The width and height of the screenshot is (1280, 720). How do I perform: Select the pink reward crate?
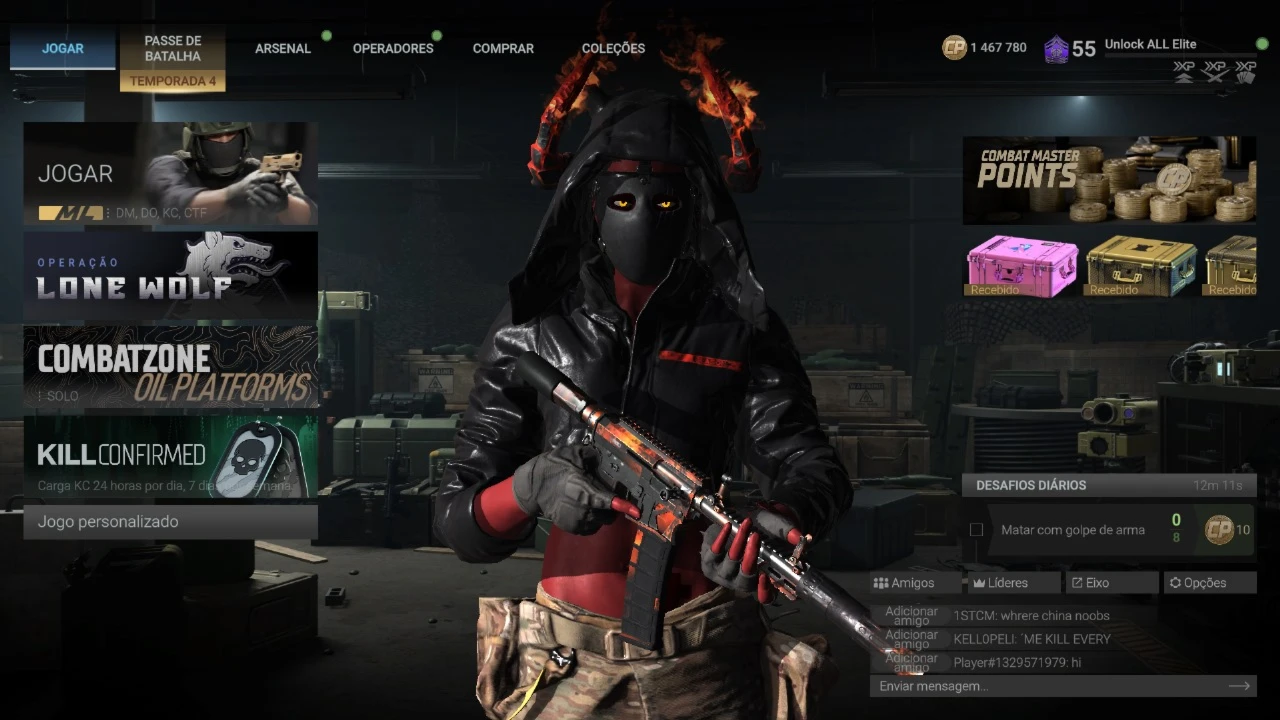tap(1022, 266)
